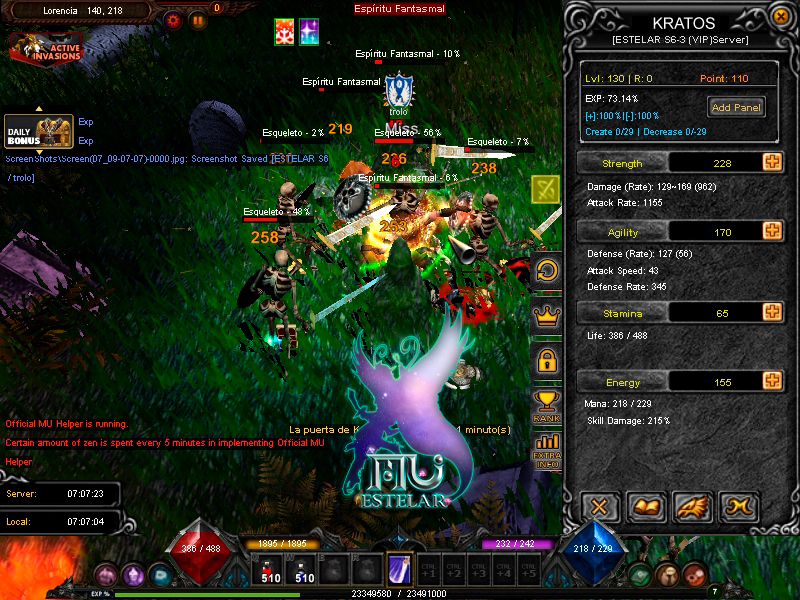Click the golden crown icon
Screen dimensions: 800x600
click(547, 316)
